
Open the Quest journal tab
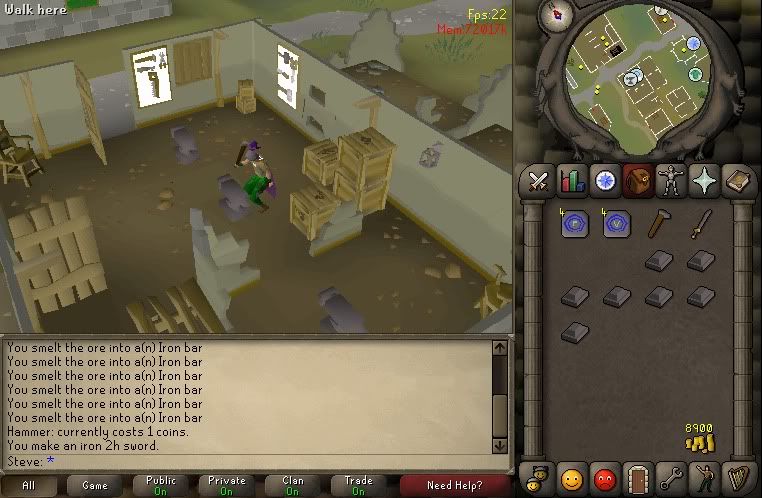coord(605,181)
